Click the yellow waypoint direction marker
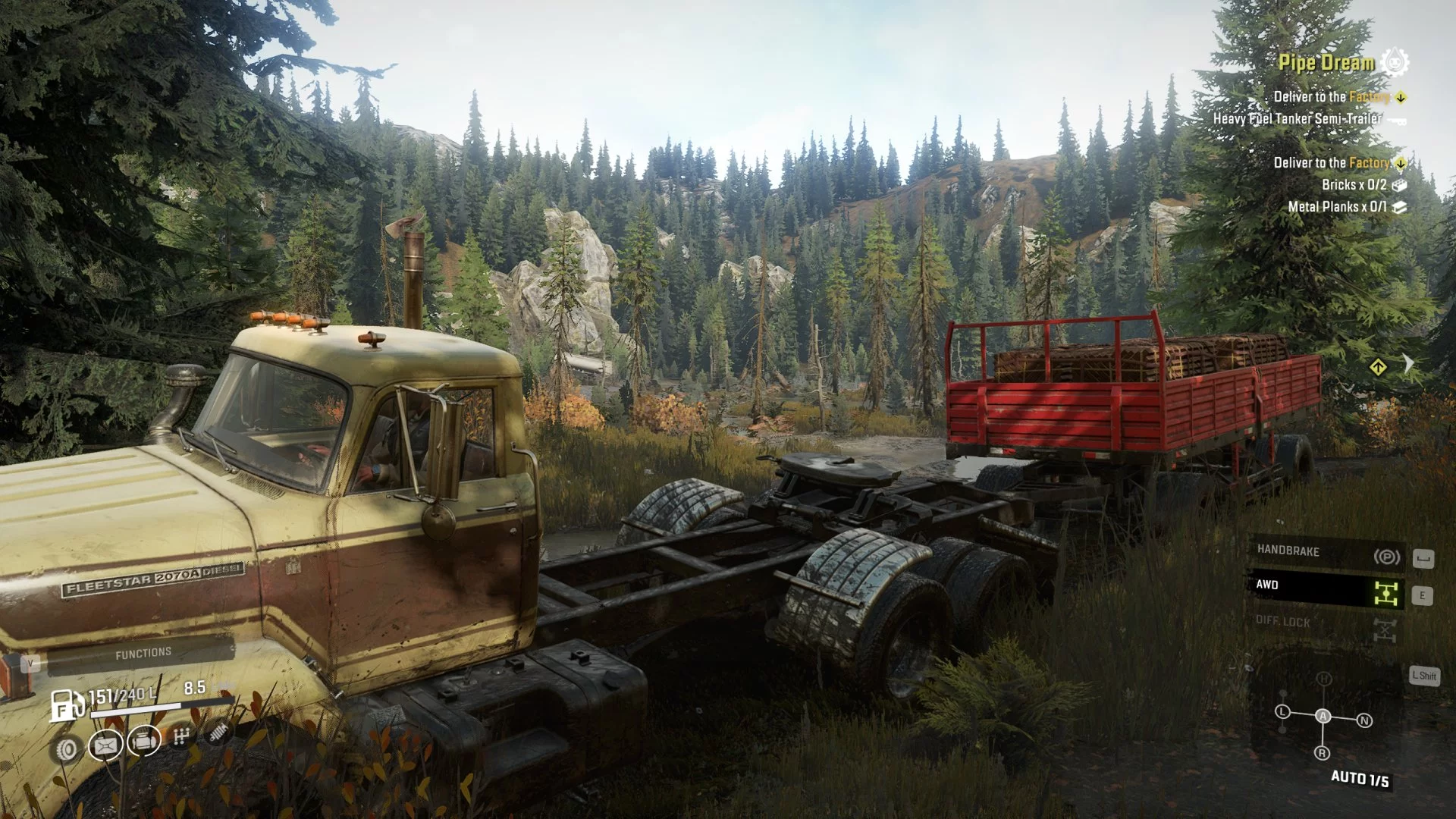Screen dimensions: 1456x819 pyautogui.click(x=1378, y=368)
